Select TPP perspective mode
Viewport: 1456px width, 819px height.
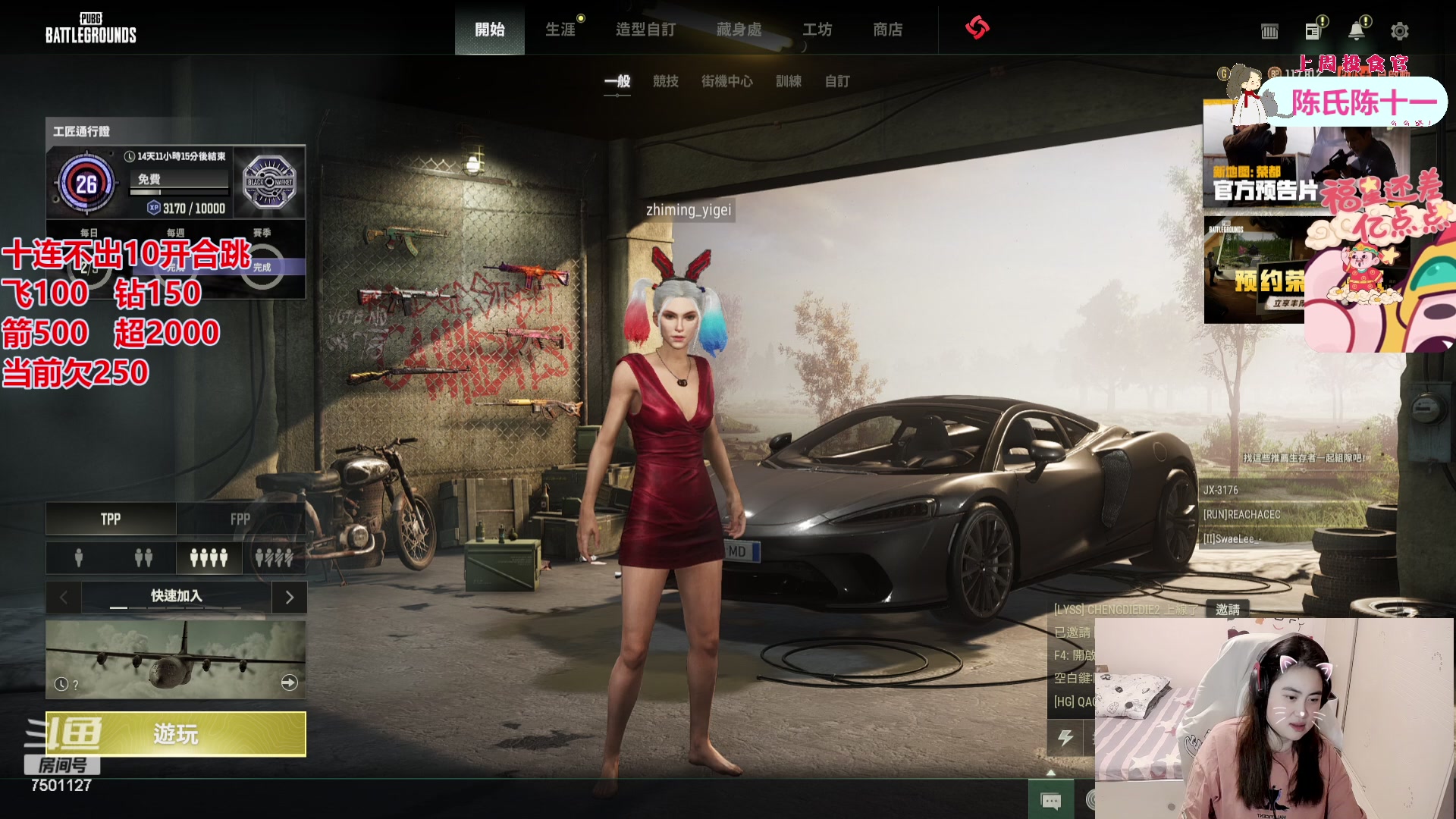pyautogui.click(x=111, y=519)
